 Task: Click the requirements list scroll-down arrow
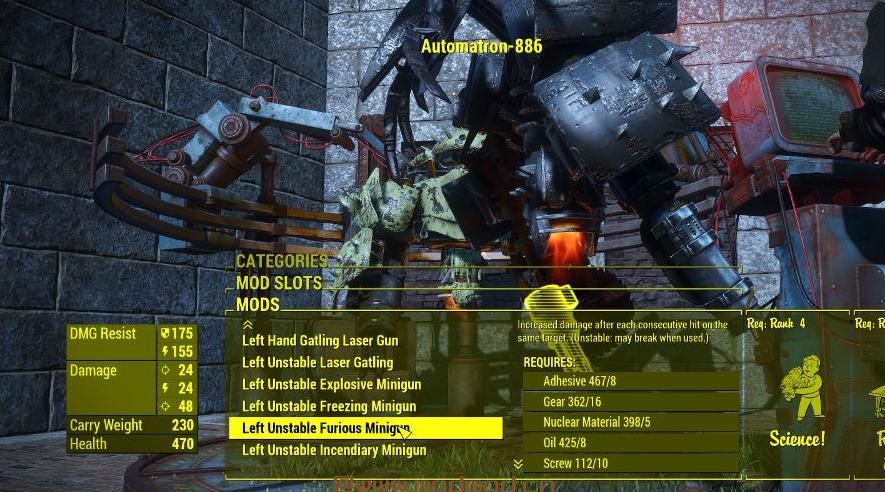click(518, 464)
